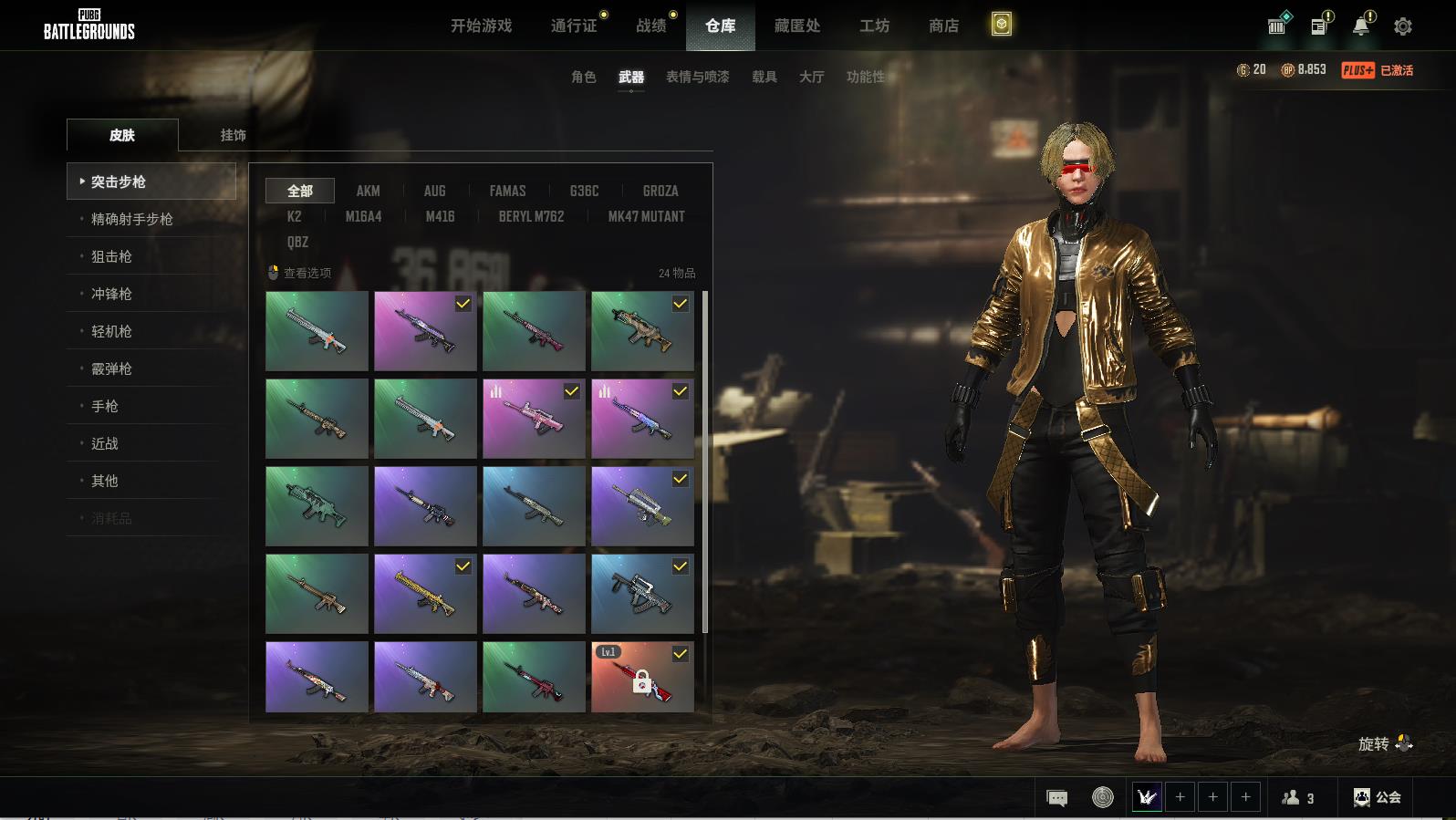The image size is (1456, 820).
Task: Open the settings gear icon
Action: (x=1403, y=26)
